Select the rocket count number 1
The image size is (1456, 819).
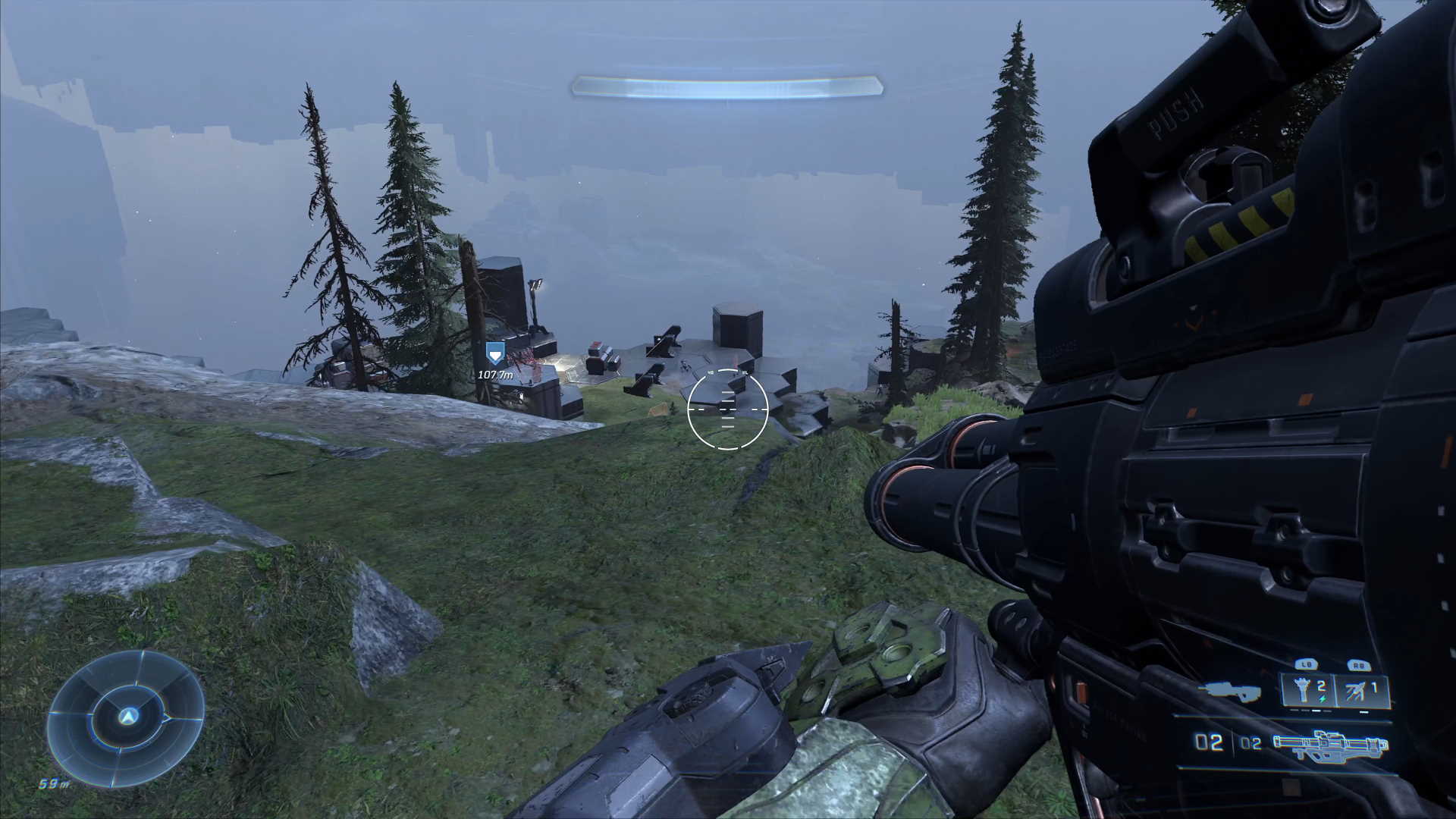[x=1375, y=687]
